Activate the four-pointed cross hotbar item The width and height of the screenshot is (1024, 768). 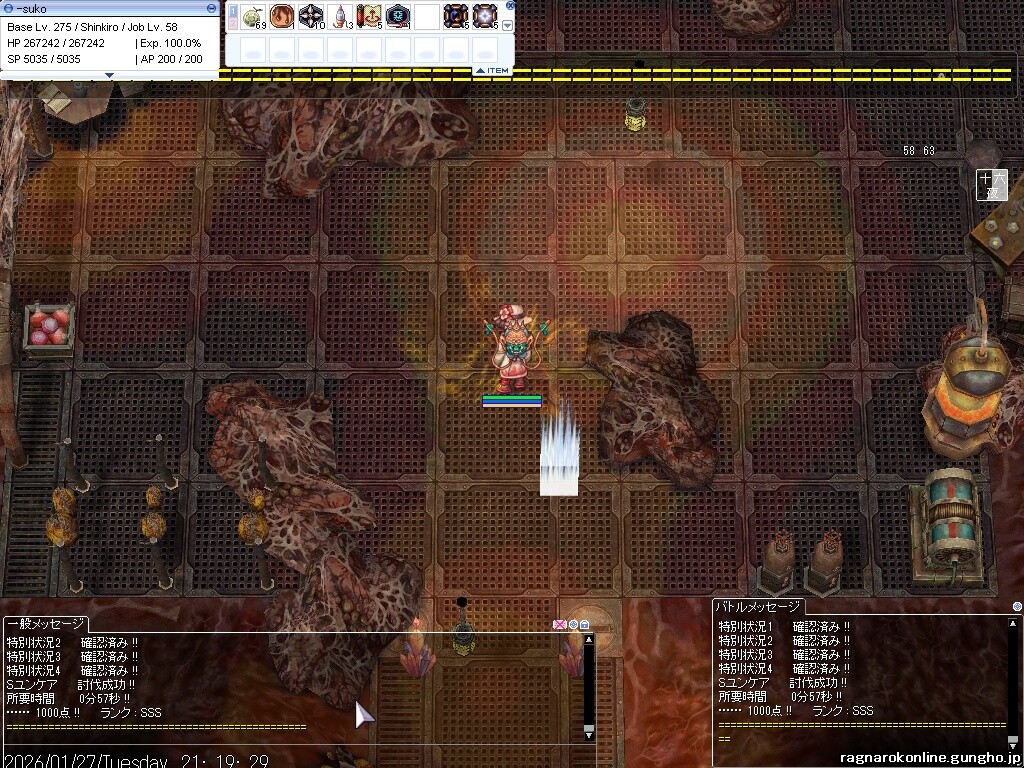(x=311, y=16)
